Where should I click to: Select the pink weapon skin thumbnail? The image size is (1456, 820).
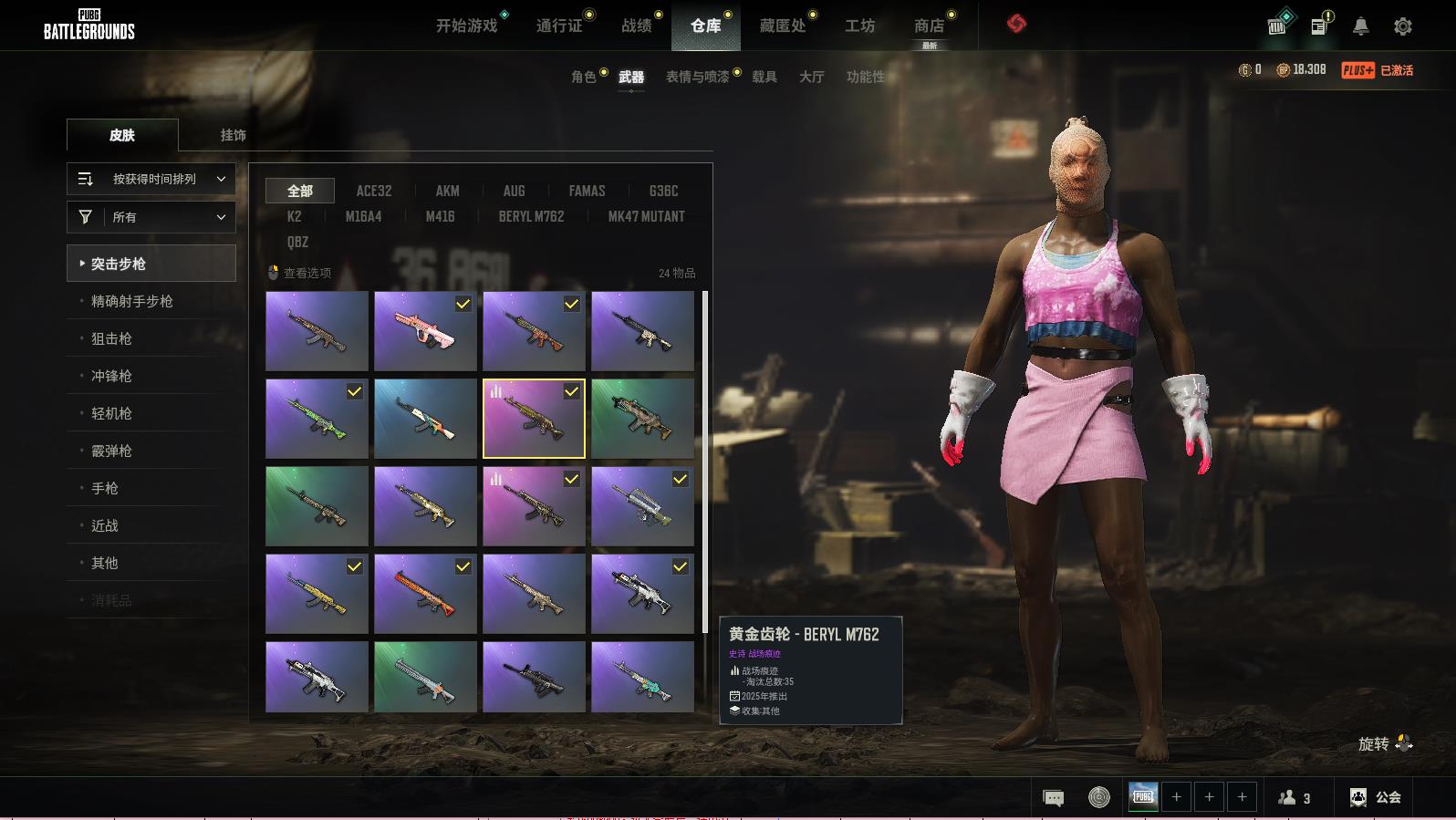click(x=425, y=331)
